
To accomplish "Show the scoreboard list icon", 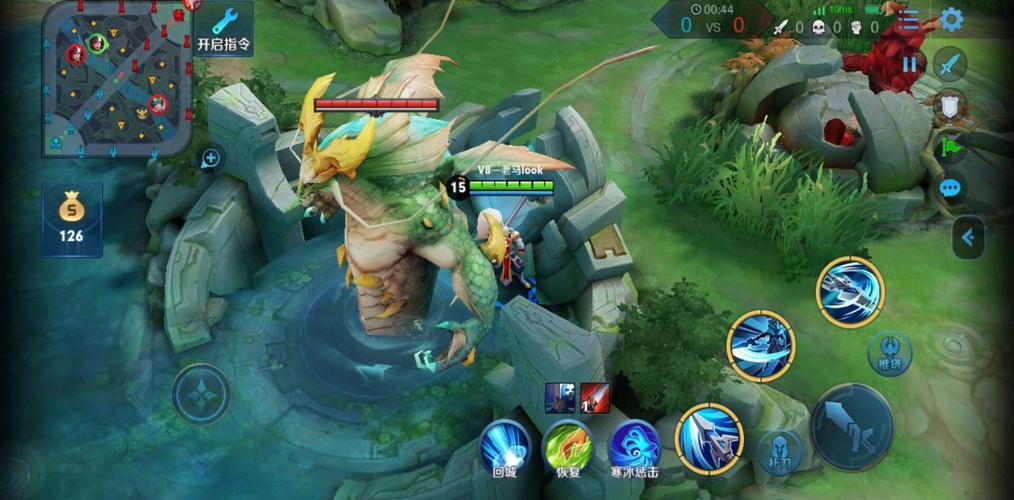I will [x=908, y=20].
